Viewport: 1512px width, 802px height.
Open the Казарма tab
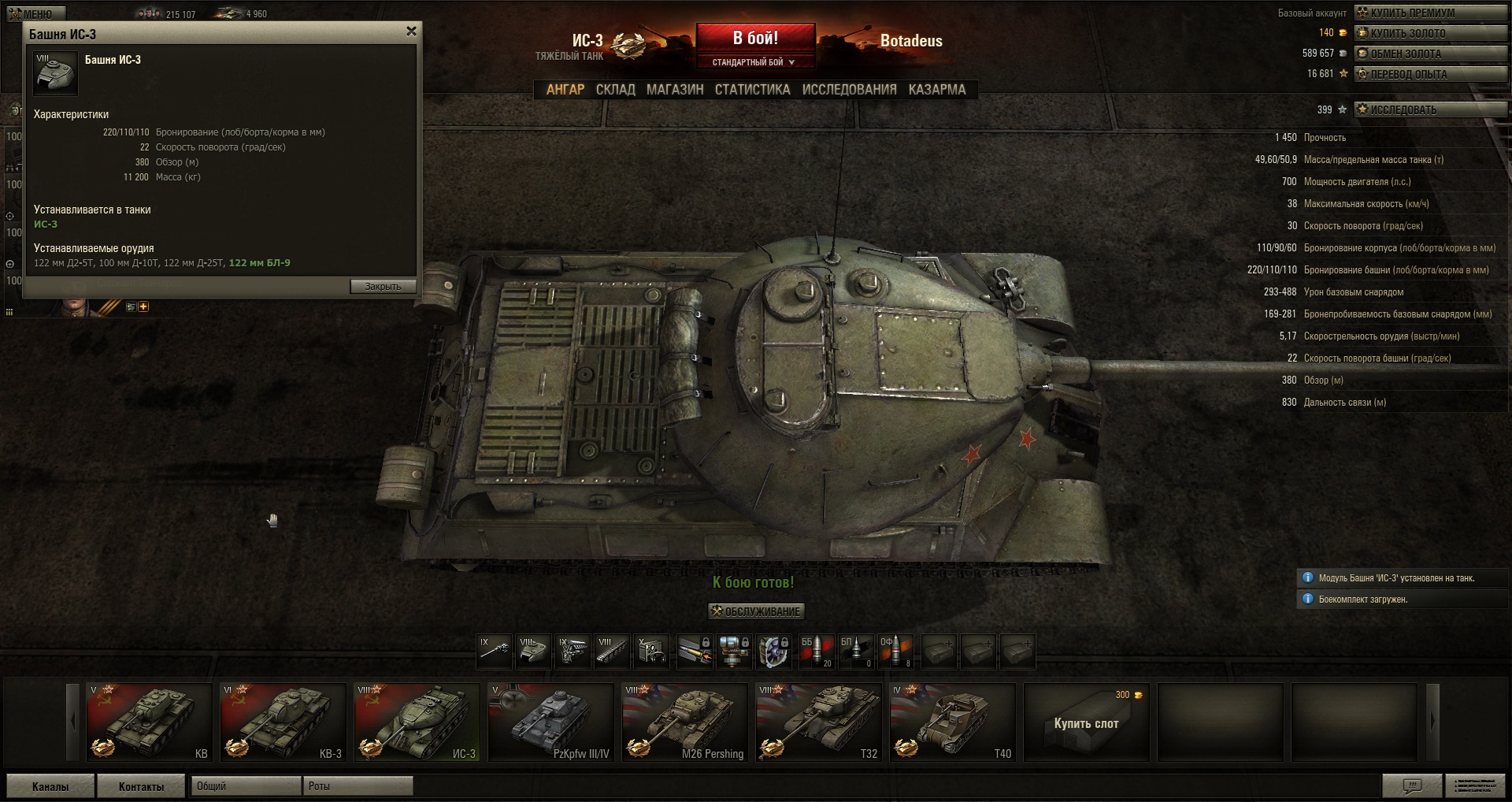tap(936, 90)
